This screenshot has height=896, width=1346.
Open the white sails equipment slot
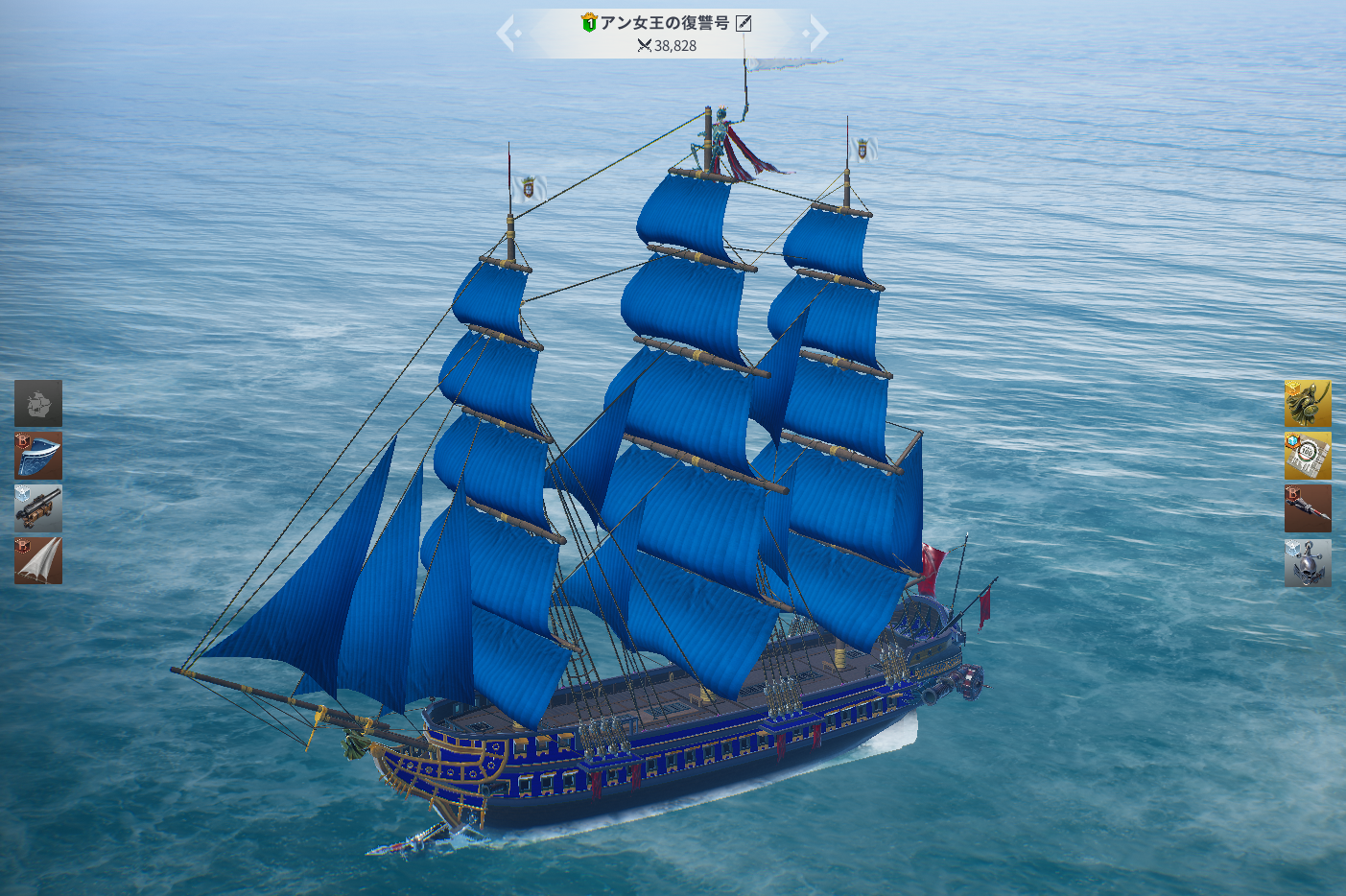click(38, 561)
